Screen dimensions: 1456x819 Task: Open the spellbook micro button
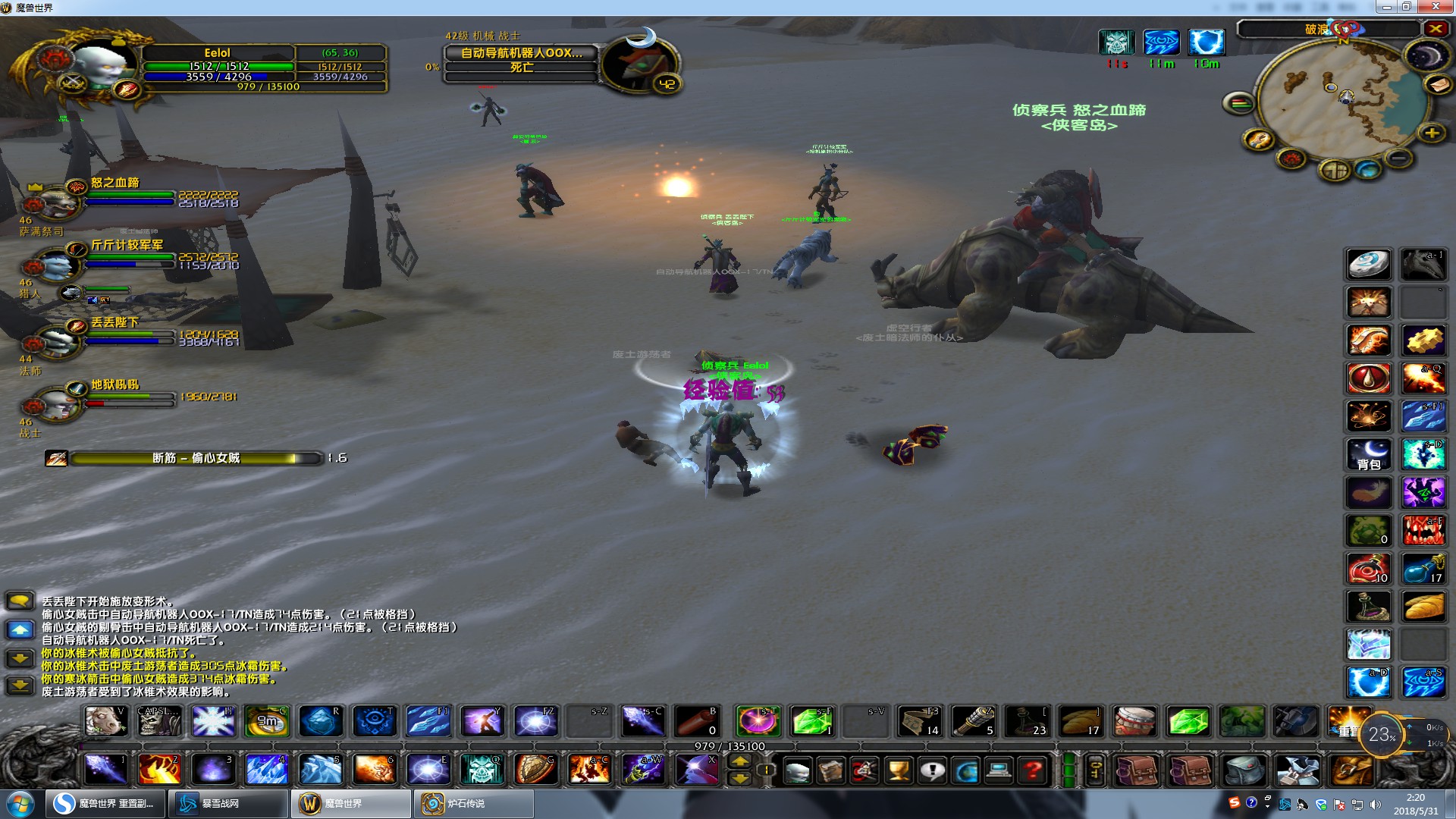point(830,771)
